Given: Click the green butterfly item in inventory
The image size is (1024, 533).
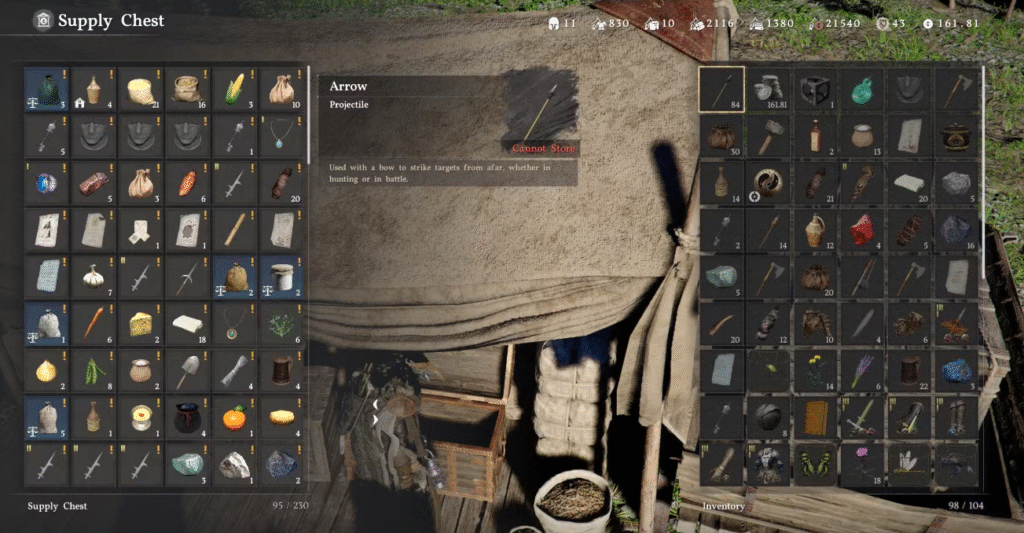Looking at the screenshot, I should point(816,462).
